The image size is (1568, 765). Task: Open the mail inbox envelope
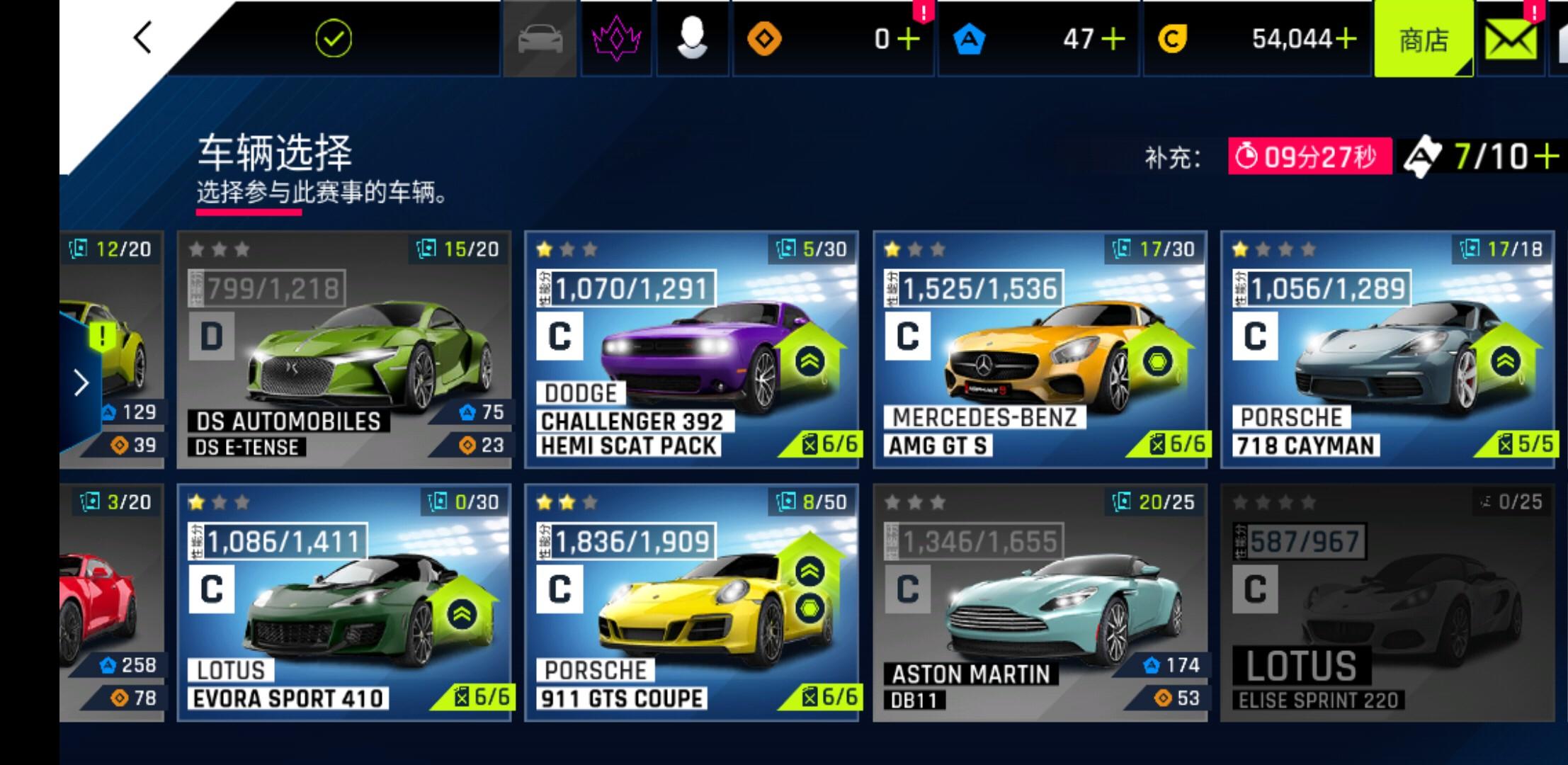tap(1511, 40)
